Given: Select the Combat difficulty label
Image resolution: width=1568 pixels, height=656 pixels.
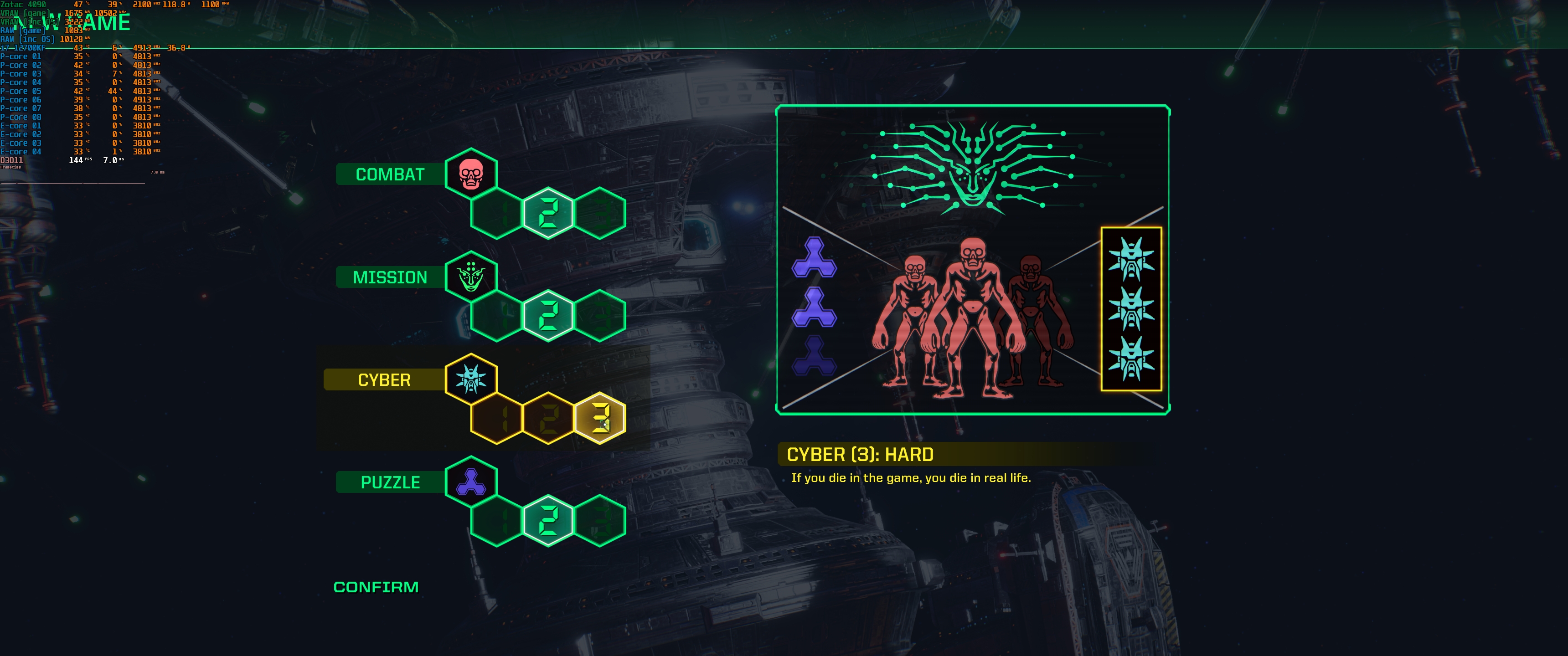Looking at the screenshot, I should pos(390,174).
